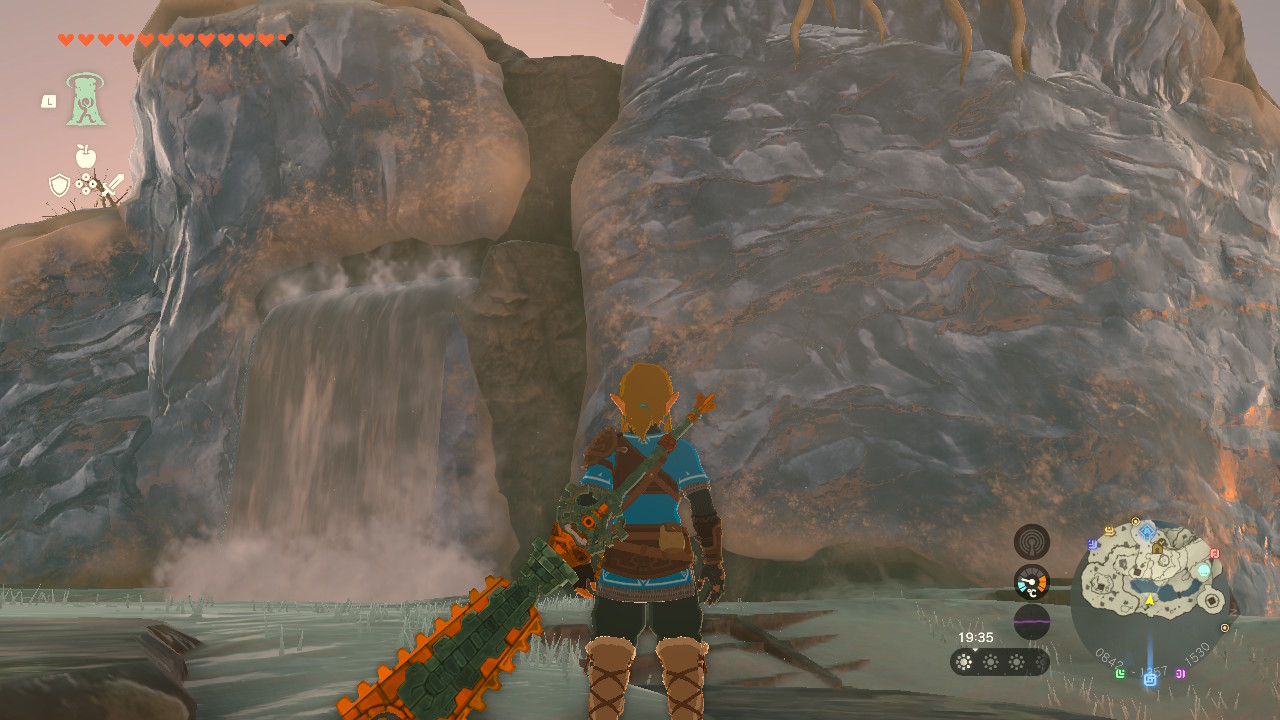
Task: Open the shield quick-select icon
Action: click(59, 185)
